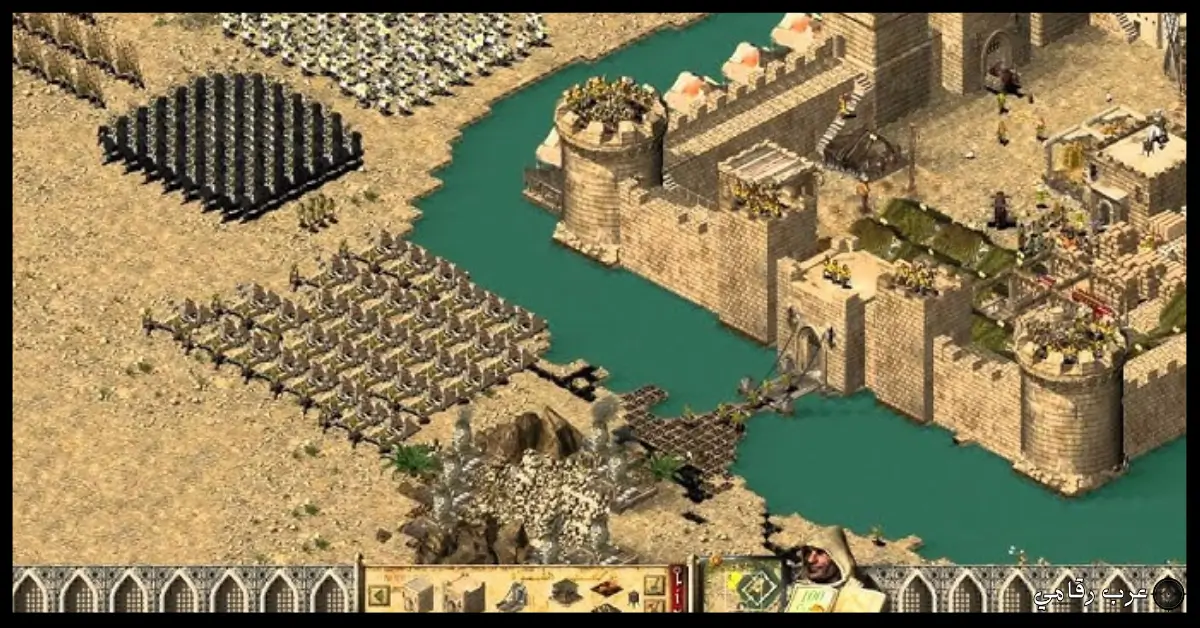Click the round channel logo watermark

point(1167,593)
